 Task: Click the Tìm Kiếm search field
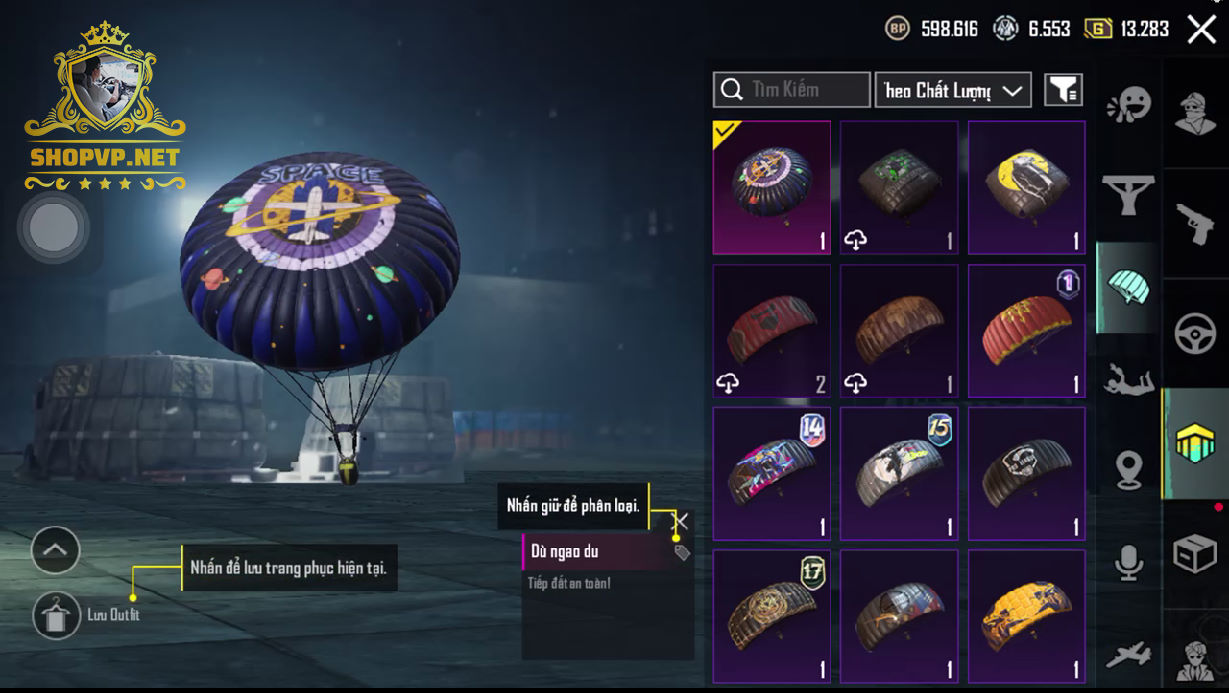click(792, 90)
